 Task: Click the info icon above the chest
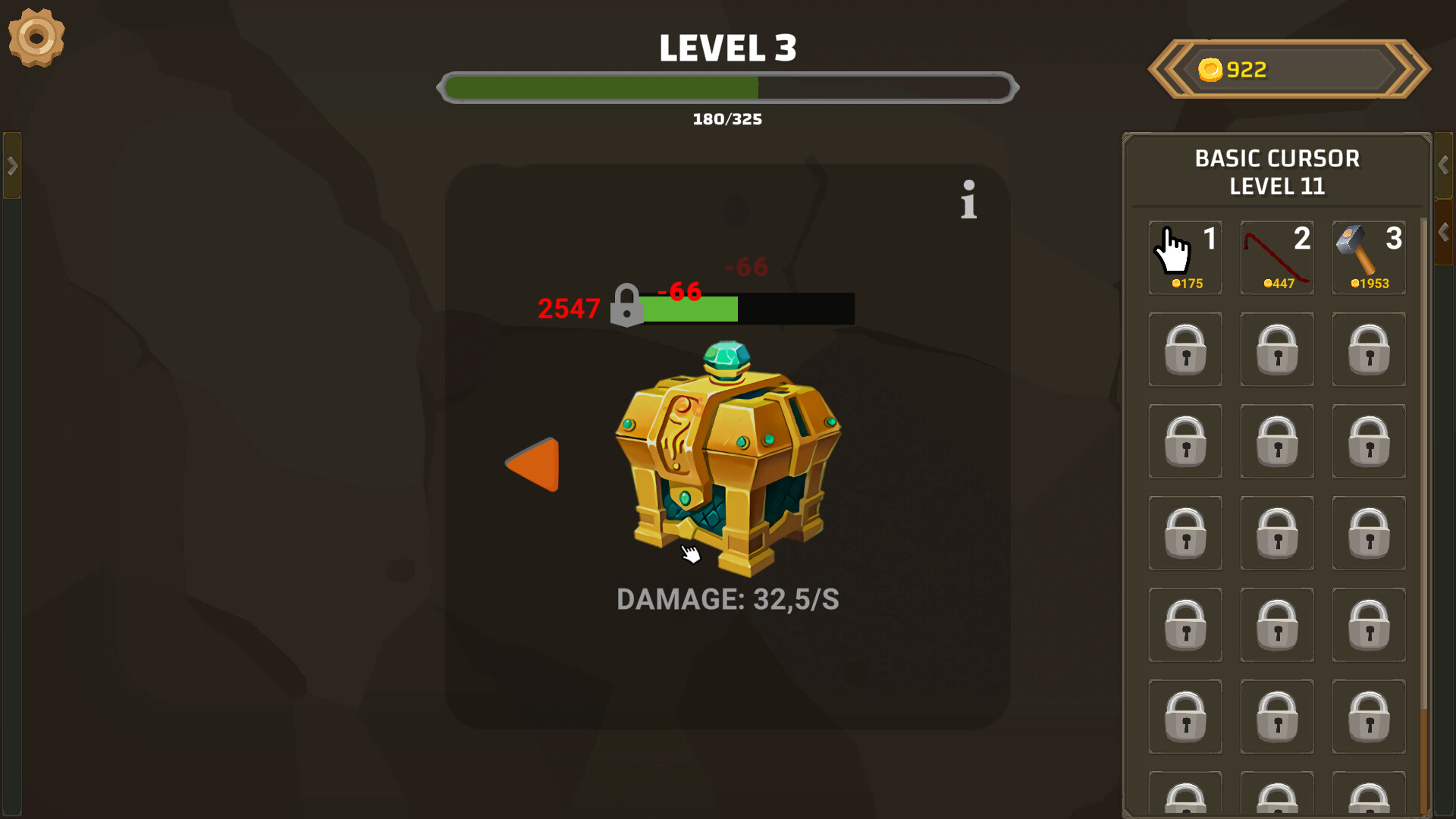(968, 199)
